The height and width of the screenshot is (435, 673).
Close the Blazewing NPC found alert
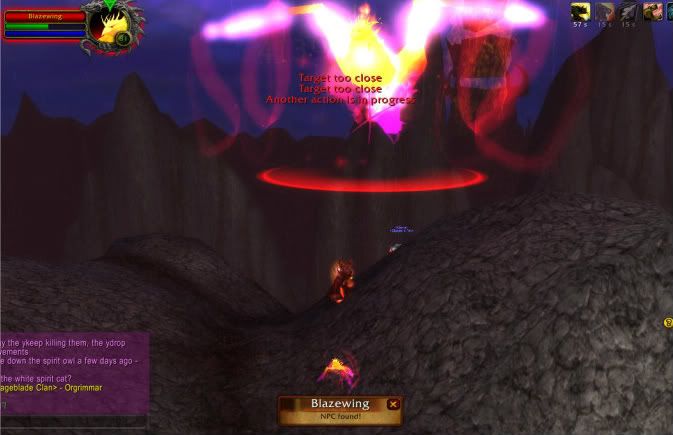[x=393, y=404]
